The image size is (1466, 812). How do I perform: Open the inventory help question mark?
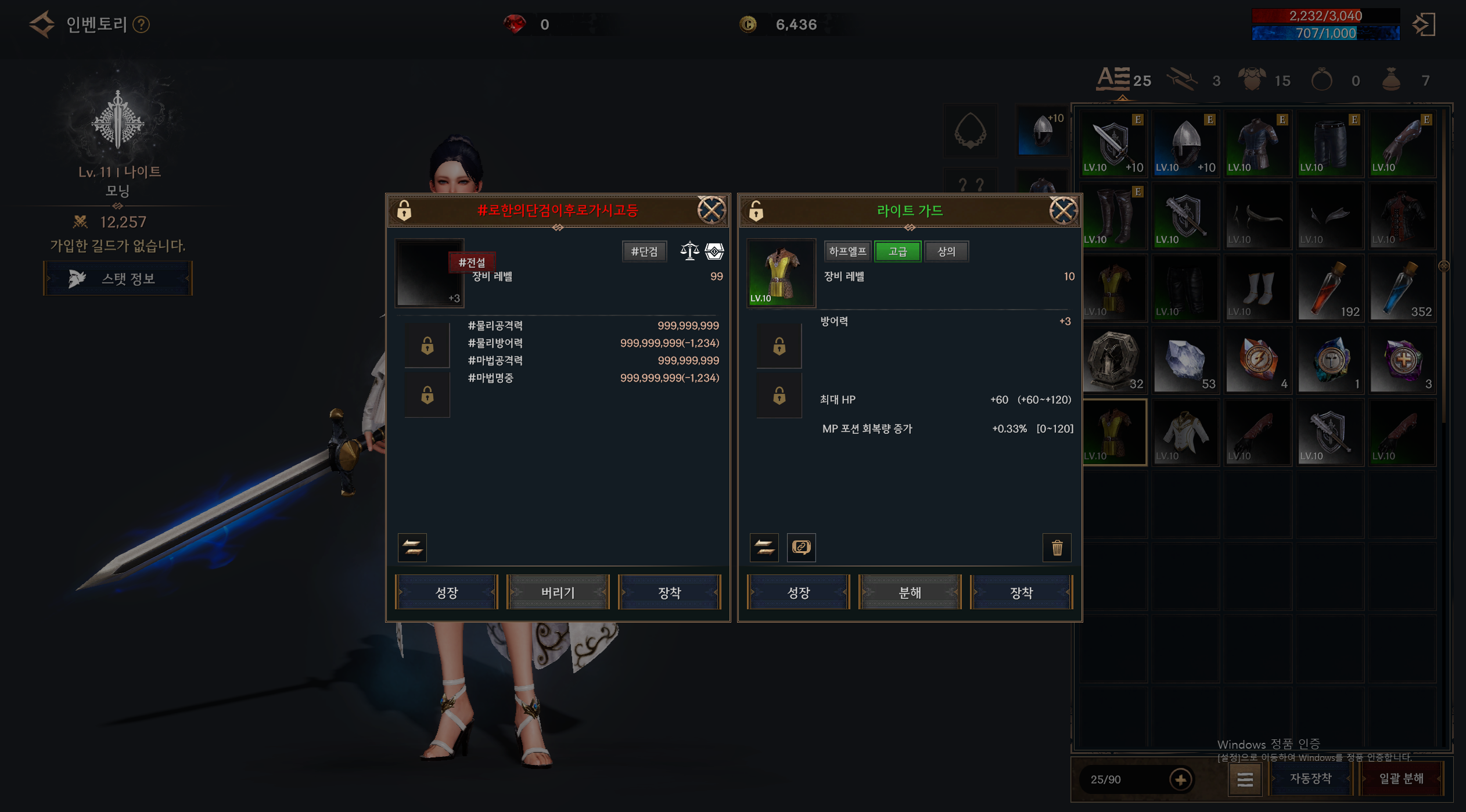tap(141, 24)
